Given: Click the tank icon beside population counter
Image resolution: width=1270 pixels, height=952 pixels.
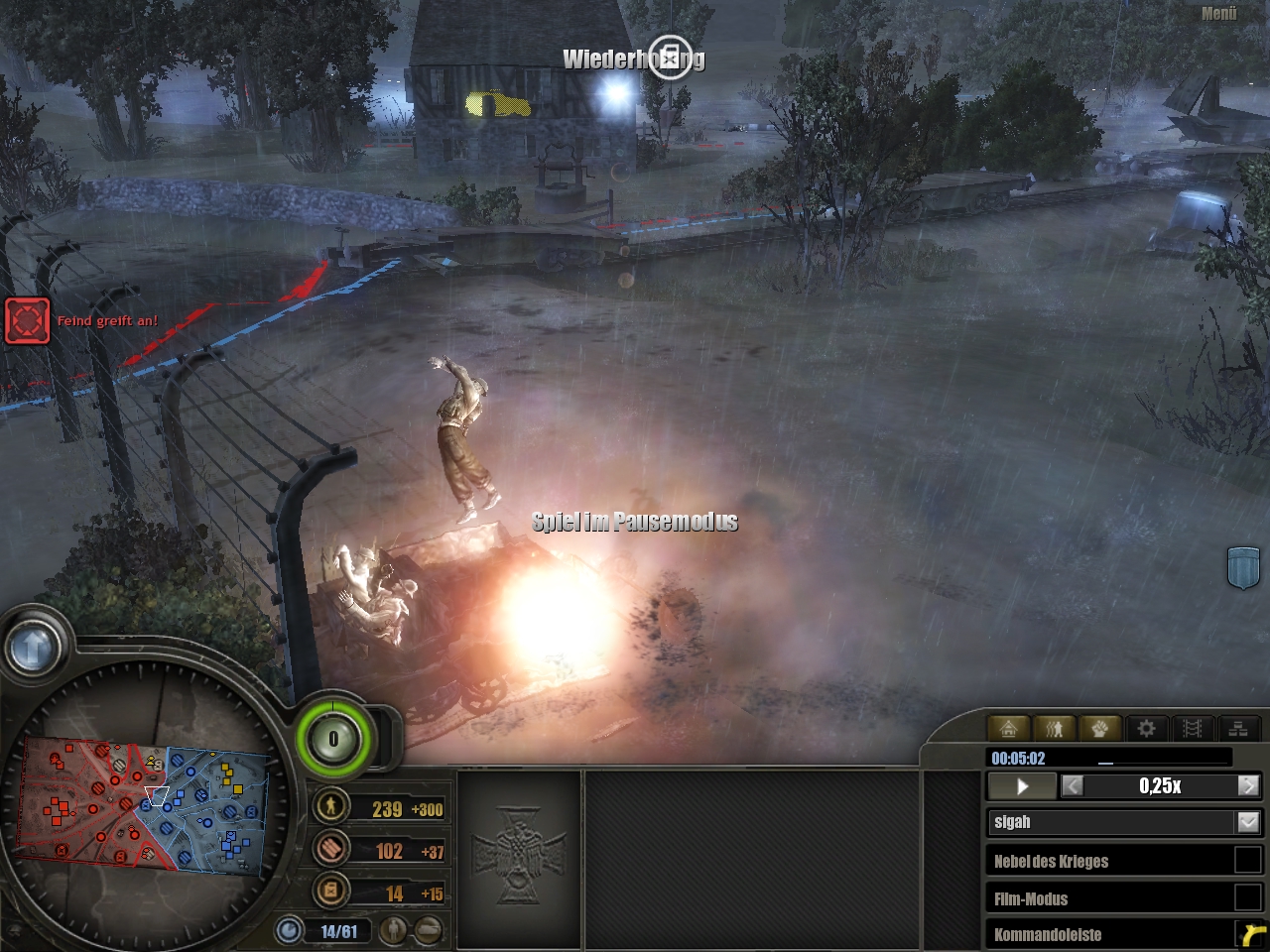Looking at the screenshot, I should pos(428,931).
